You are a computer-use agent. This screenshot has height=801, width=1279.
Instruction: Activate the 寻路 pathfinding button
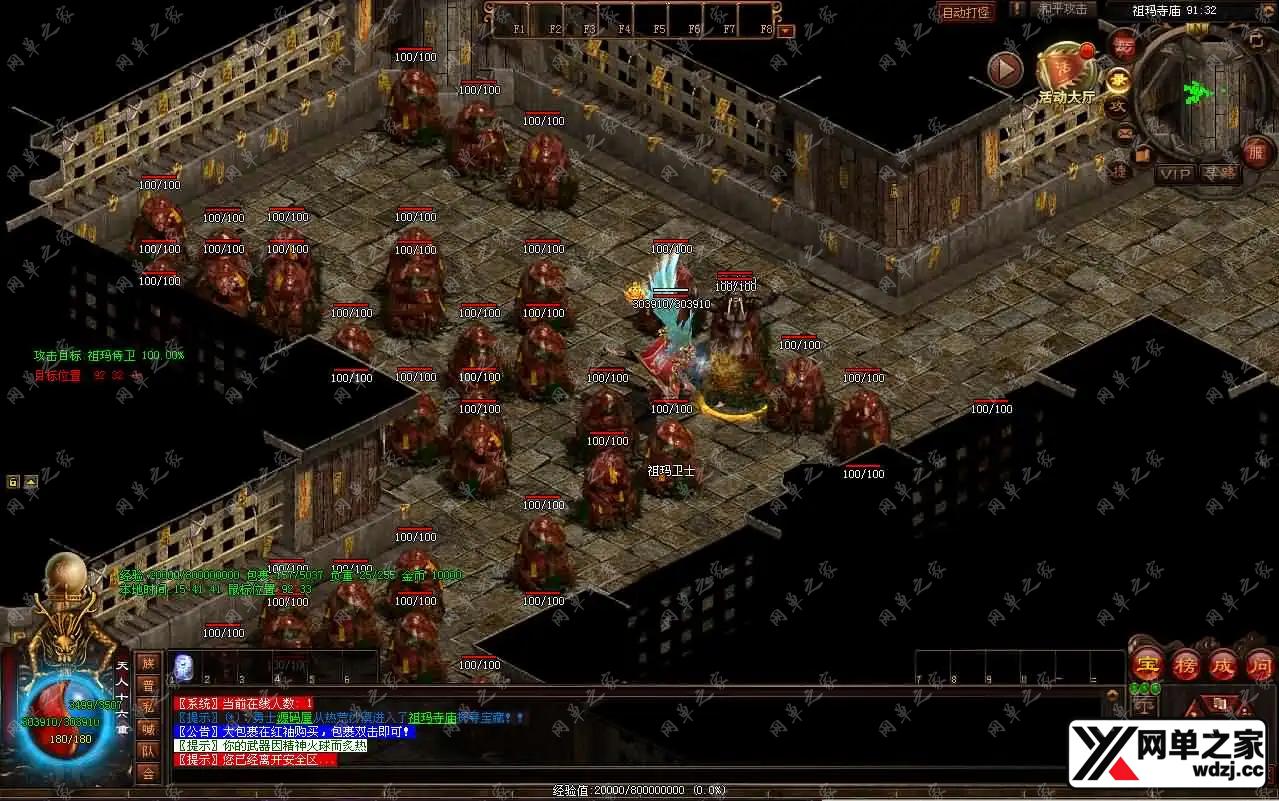coord(1218,173)
